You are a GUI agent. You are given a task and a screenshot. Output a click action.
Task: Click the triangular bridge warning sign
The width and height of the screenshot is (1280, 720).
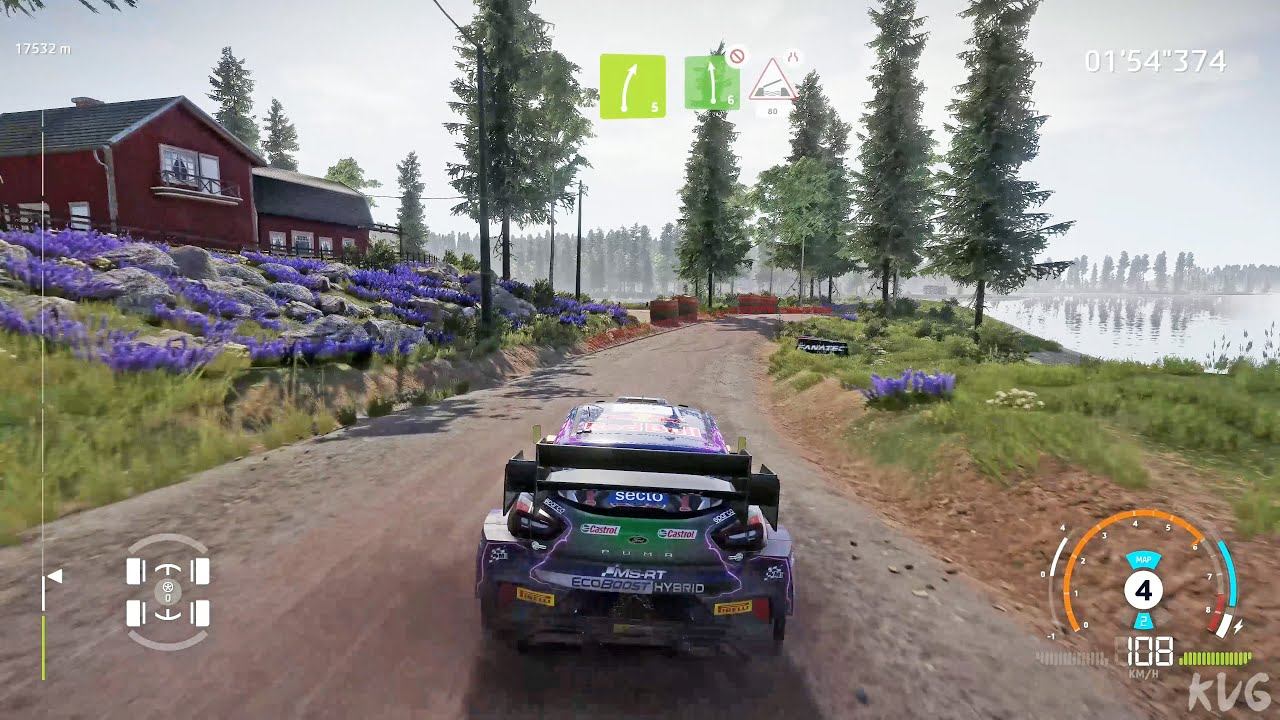coord(772,82)
